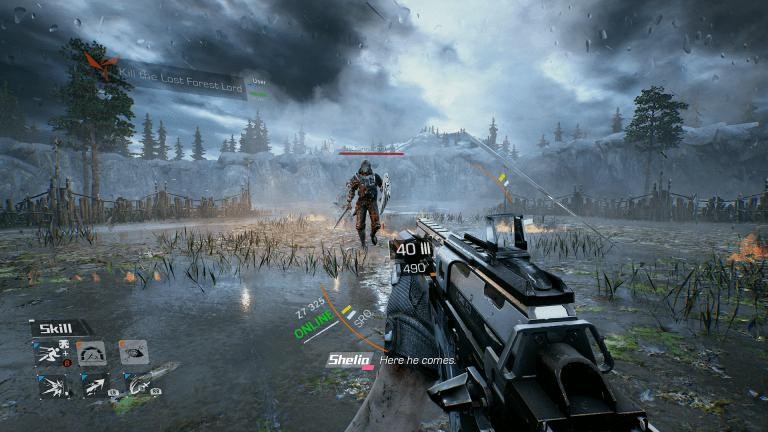The width and height of the screenshot is (768, 432).
Task: Select the eye scan skill icon
Action: (x=134, y=352)
